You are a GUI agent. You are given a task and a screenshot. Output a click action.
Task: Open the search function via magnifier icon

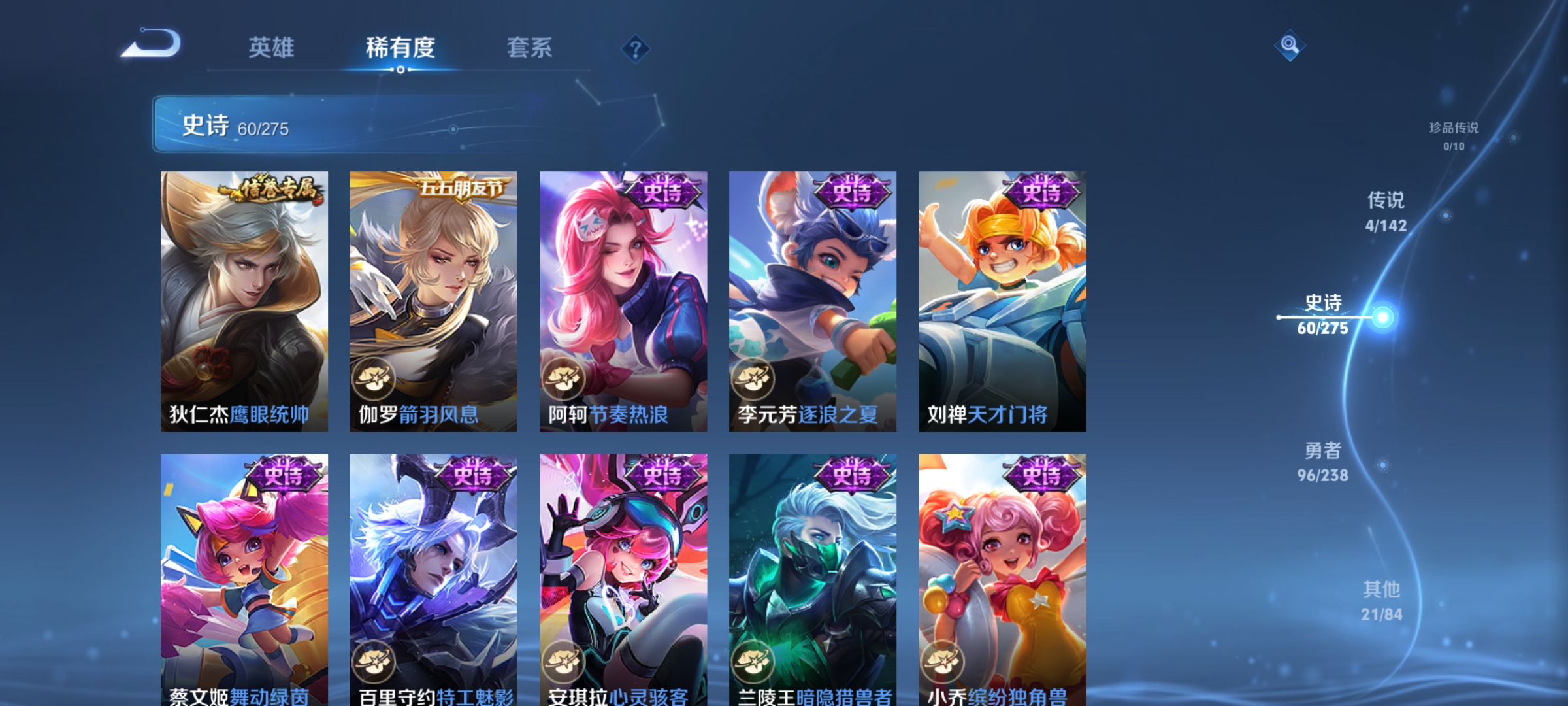pos(1290,46)
